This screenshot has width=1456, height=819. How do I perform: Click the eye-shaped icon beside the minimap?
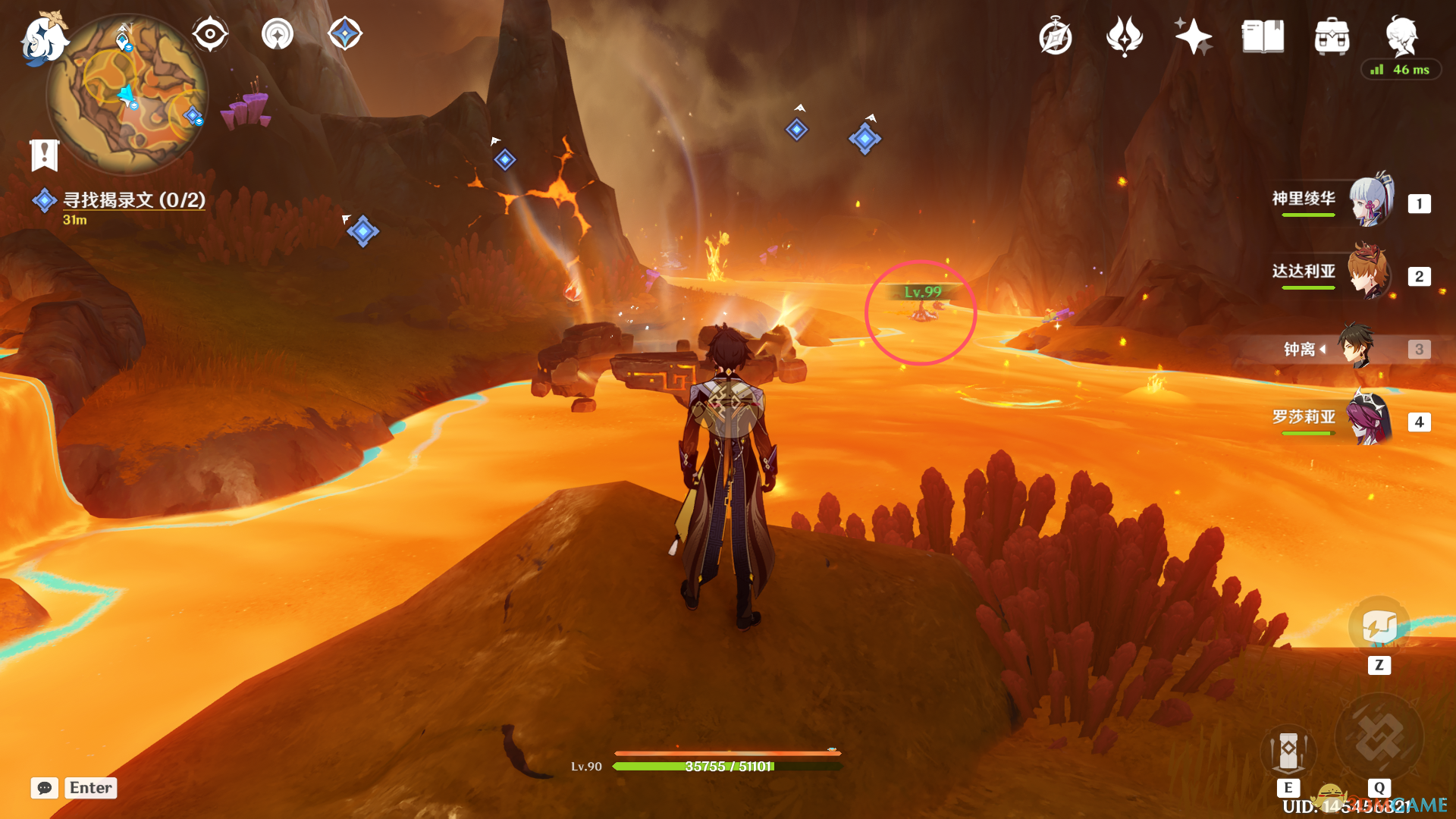click(x=210, y=34)
